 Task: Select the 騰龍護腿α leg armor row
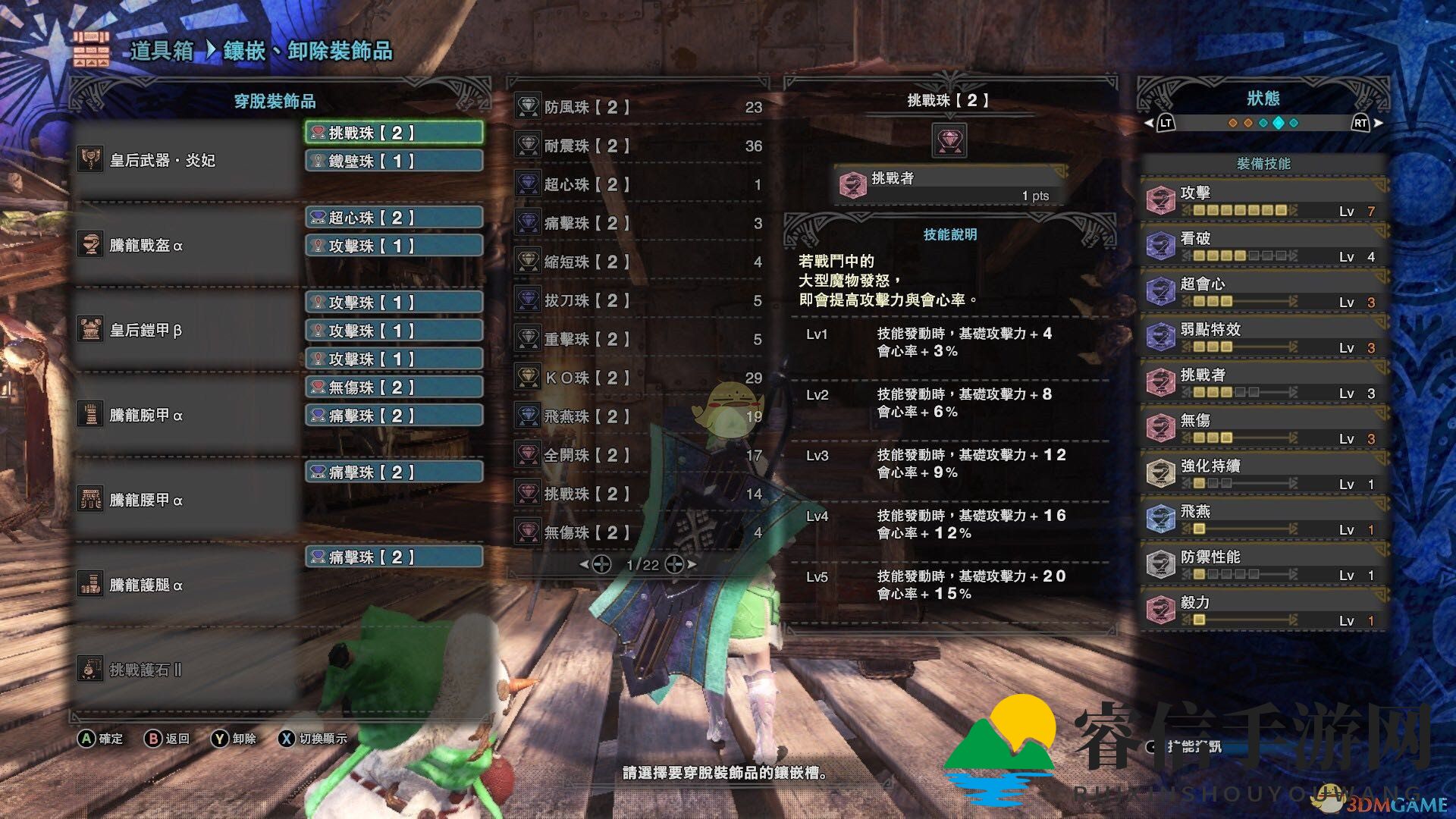tap(186, 585)
